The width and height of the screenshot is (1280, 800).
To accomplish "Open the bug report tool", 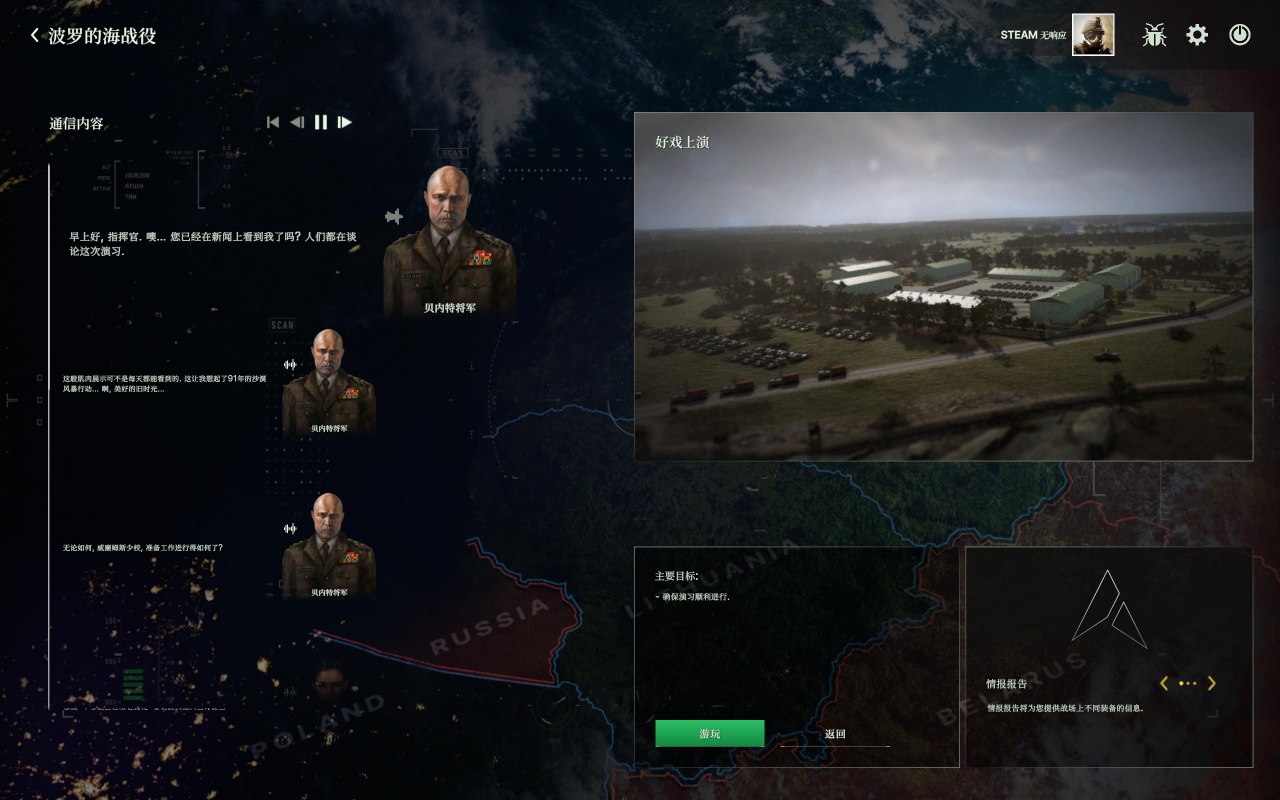I will [1153, 34].
